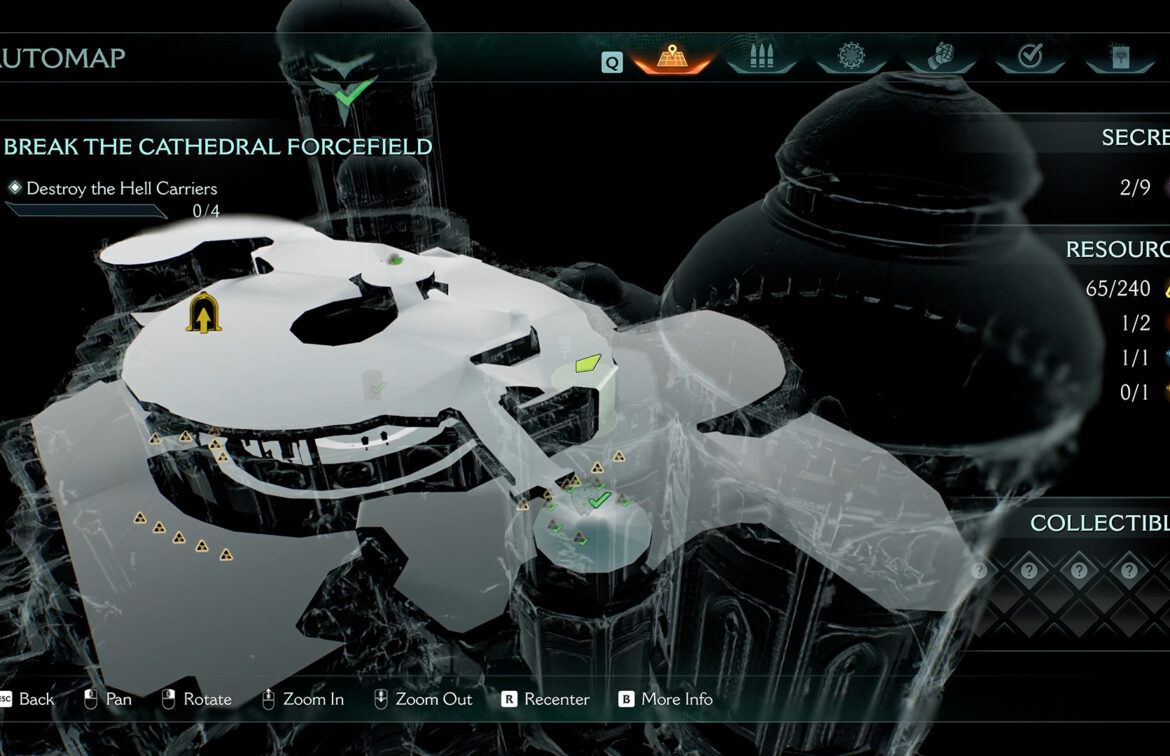The height and width of the screenshot is (756, 1170).
Task: Click the bright green checkmark map marker
Action: (599, 498)
